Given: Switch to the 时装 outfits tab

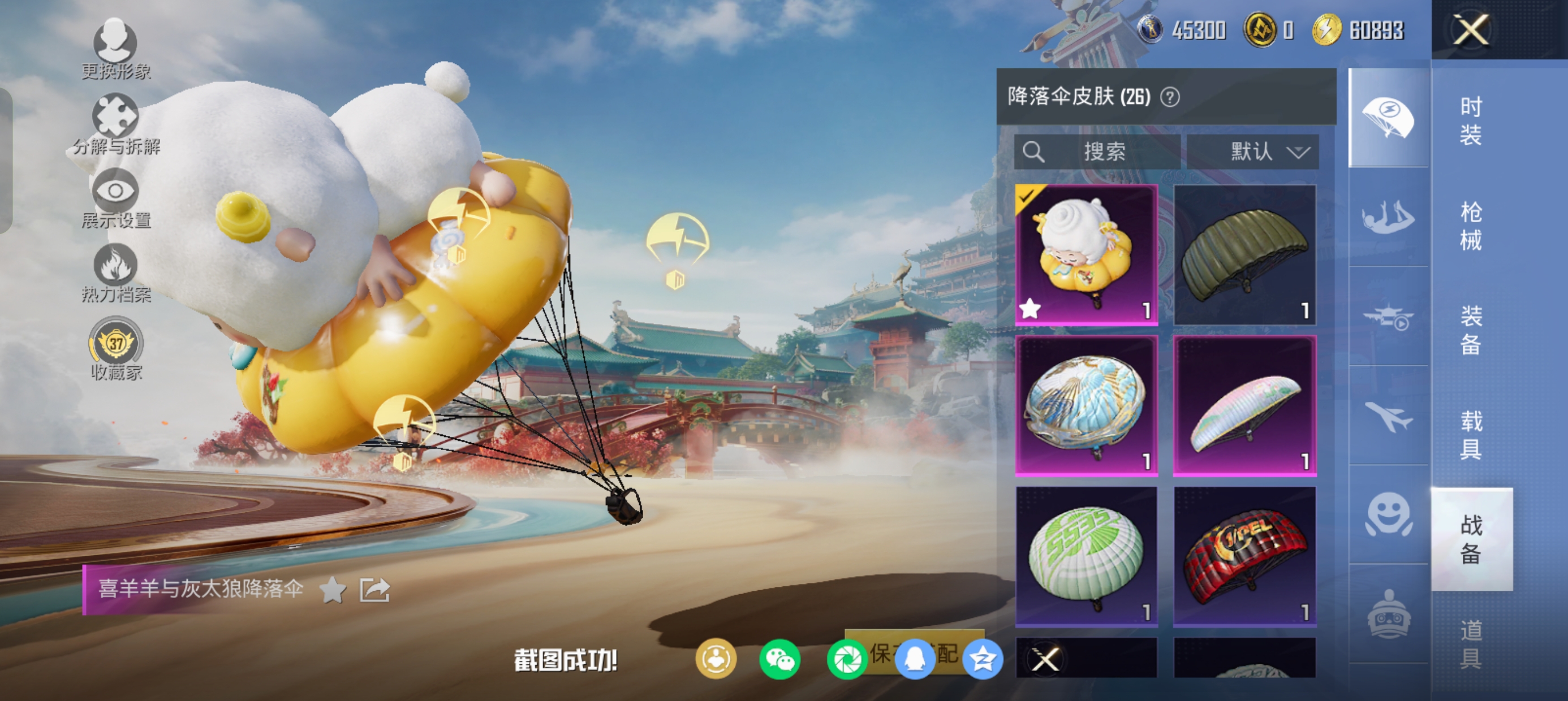Looking at the screenshot, I should [1471, 120].
